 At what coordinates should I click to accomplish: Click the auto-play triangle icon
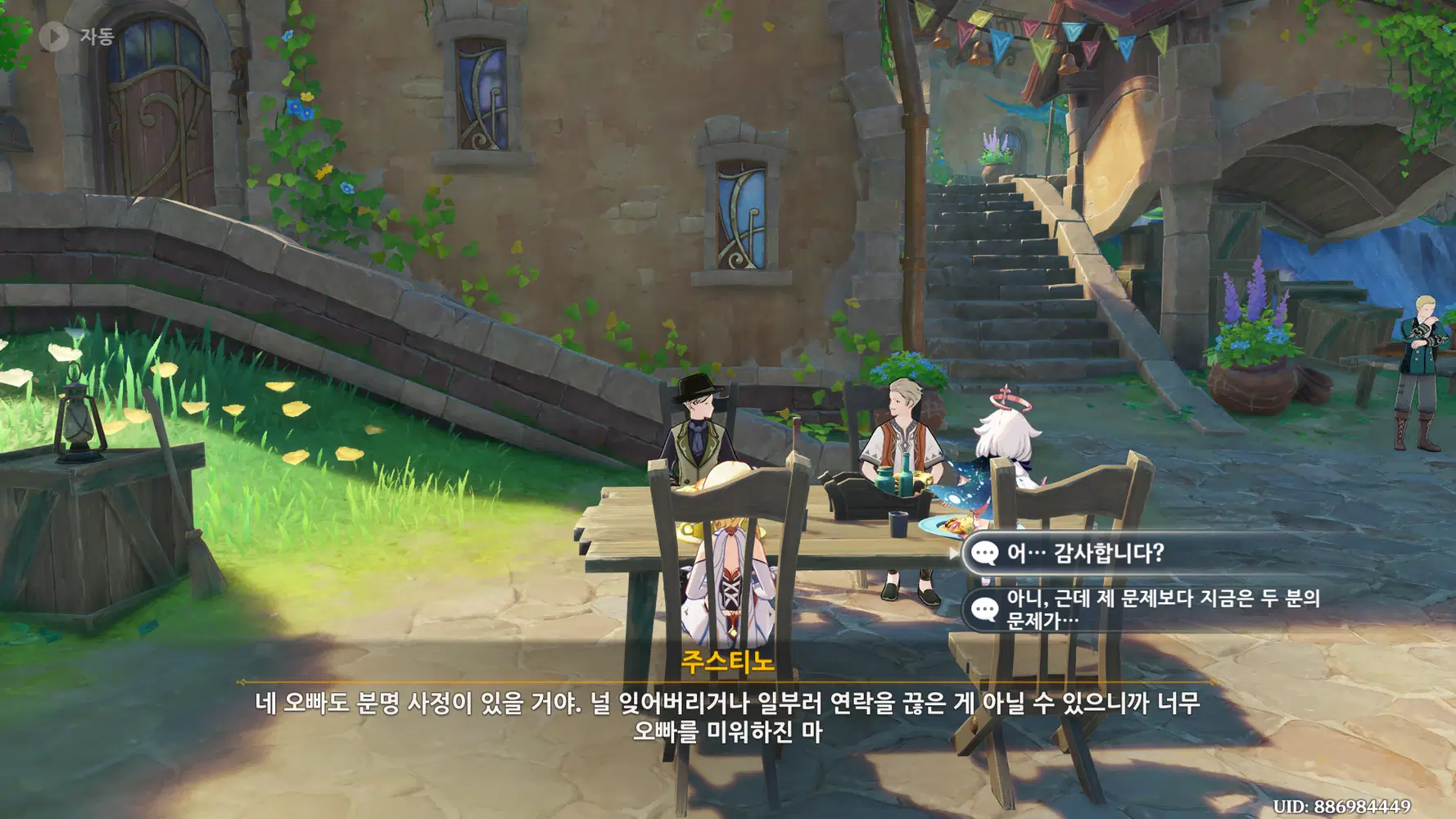[x=54, y=34]
